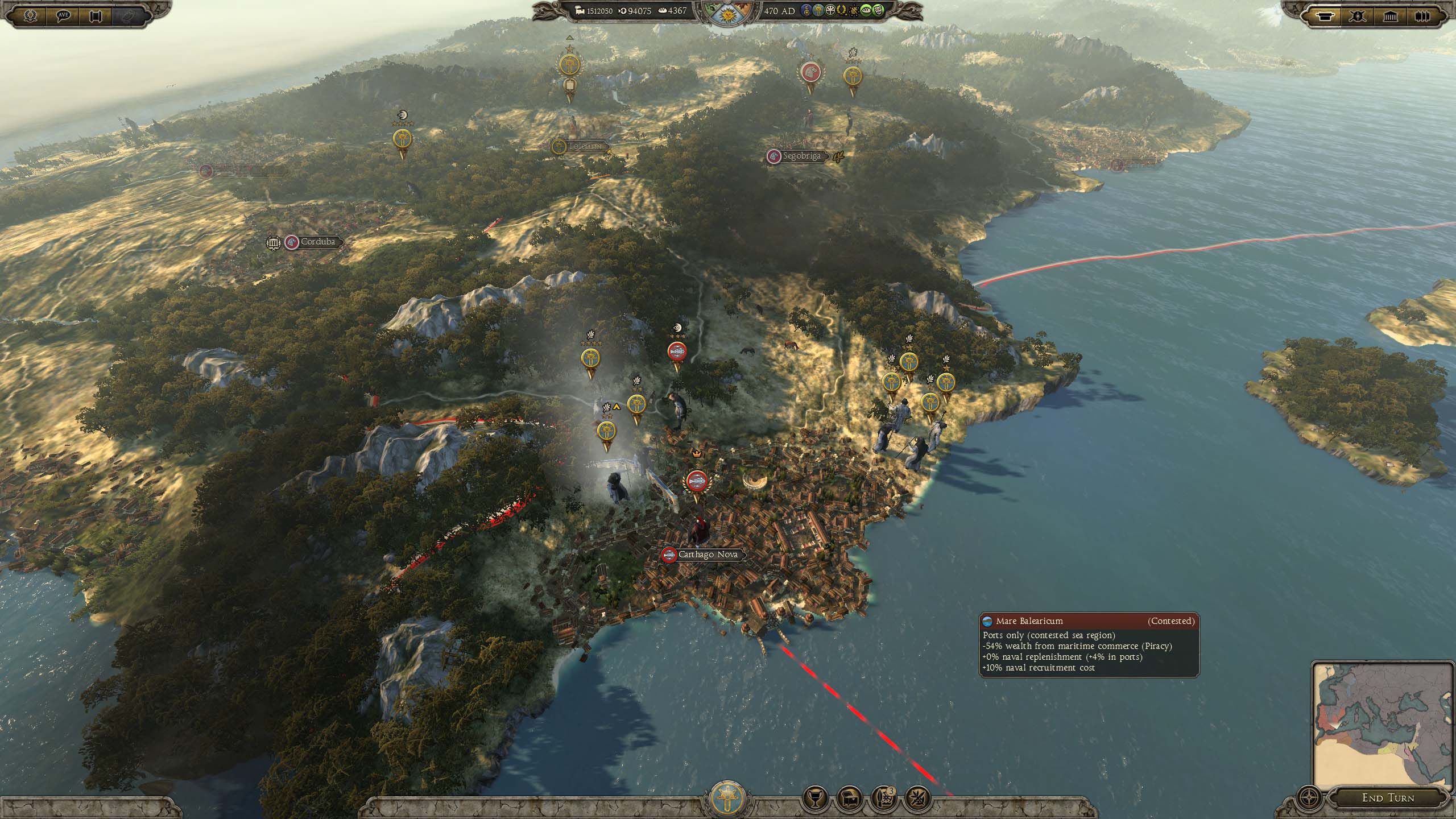This screenshot has width=1456, height=819.
Task: Open the crossed swords shield panel
Action: pyautogui.click(x=1358, y=15)
